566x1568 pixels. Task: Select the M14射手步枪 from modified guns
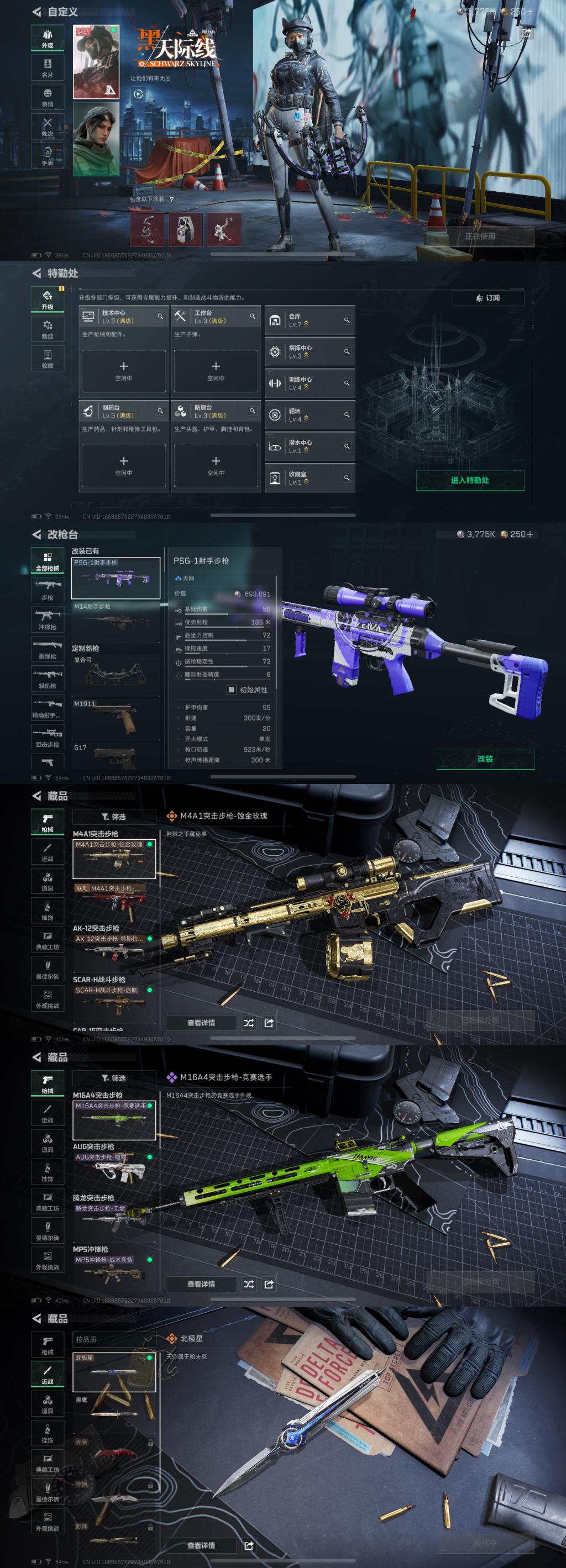[115, 620]
